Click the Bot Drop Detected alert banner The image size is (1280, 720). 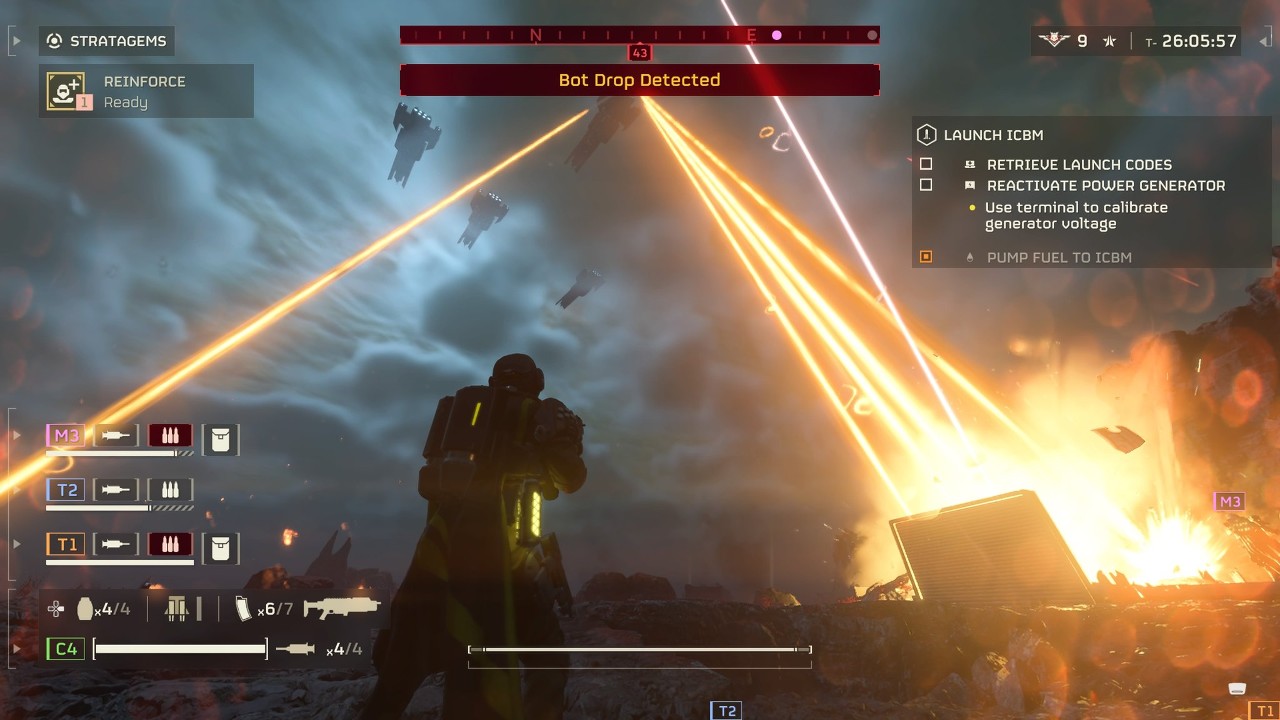pyautogui.click(x=639, y=80)
